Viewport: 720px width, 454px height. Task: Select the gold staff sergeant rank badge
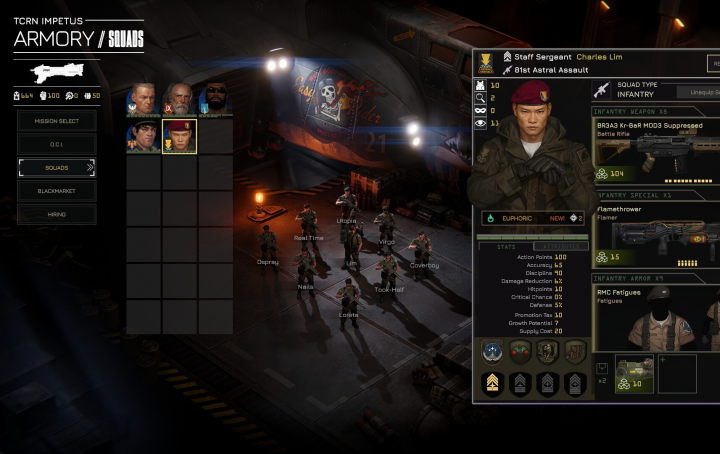point(492,382)
